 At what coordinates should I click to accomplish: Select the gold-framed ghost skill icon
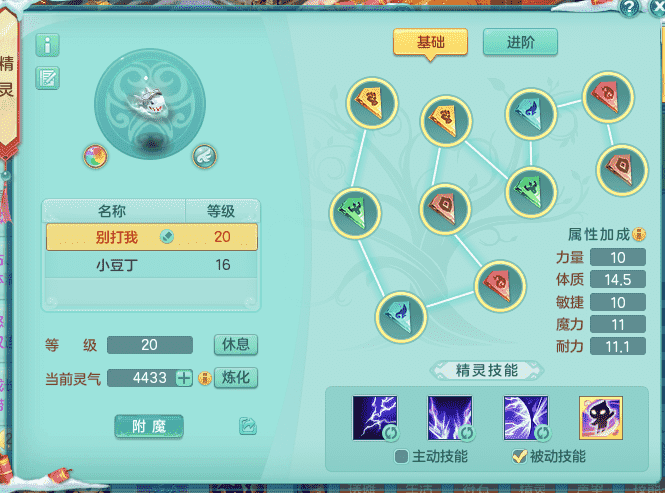(x=601, y=418)
